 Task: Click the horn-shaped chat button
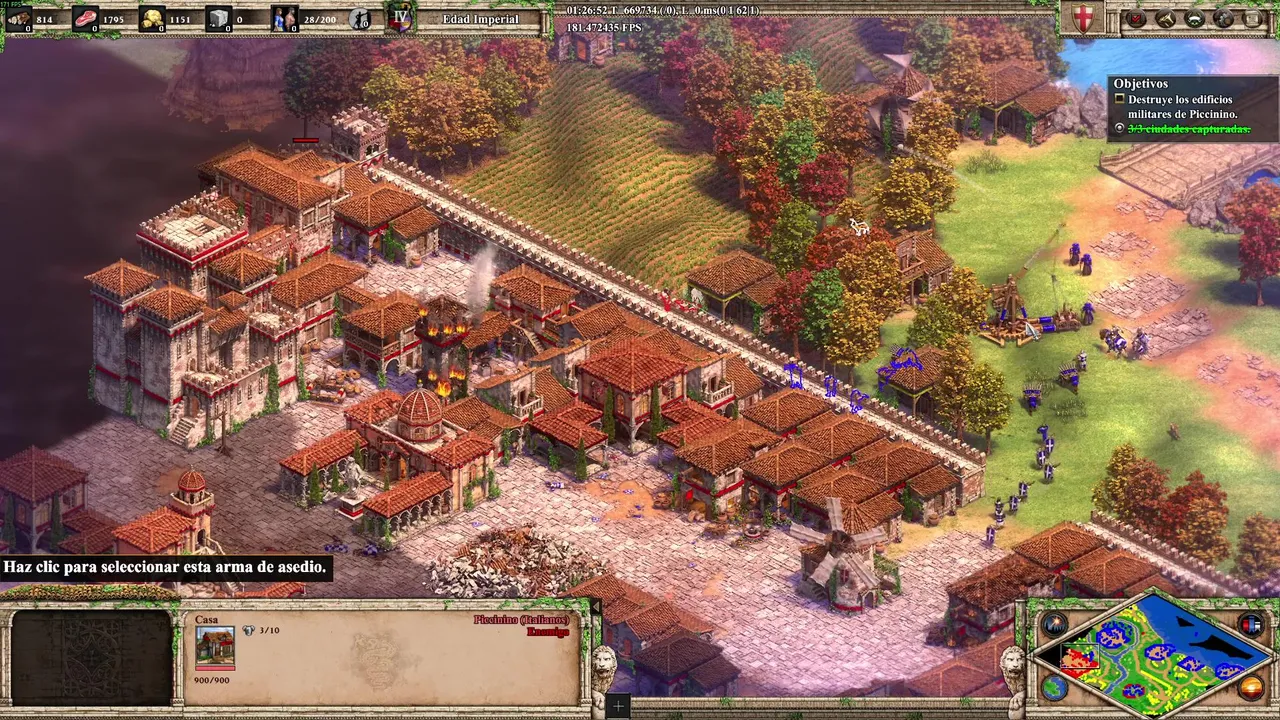(1166, 18)
